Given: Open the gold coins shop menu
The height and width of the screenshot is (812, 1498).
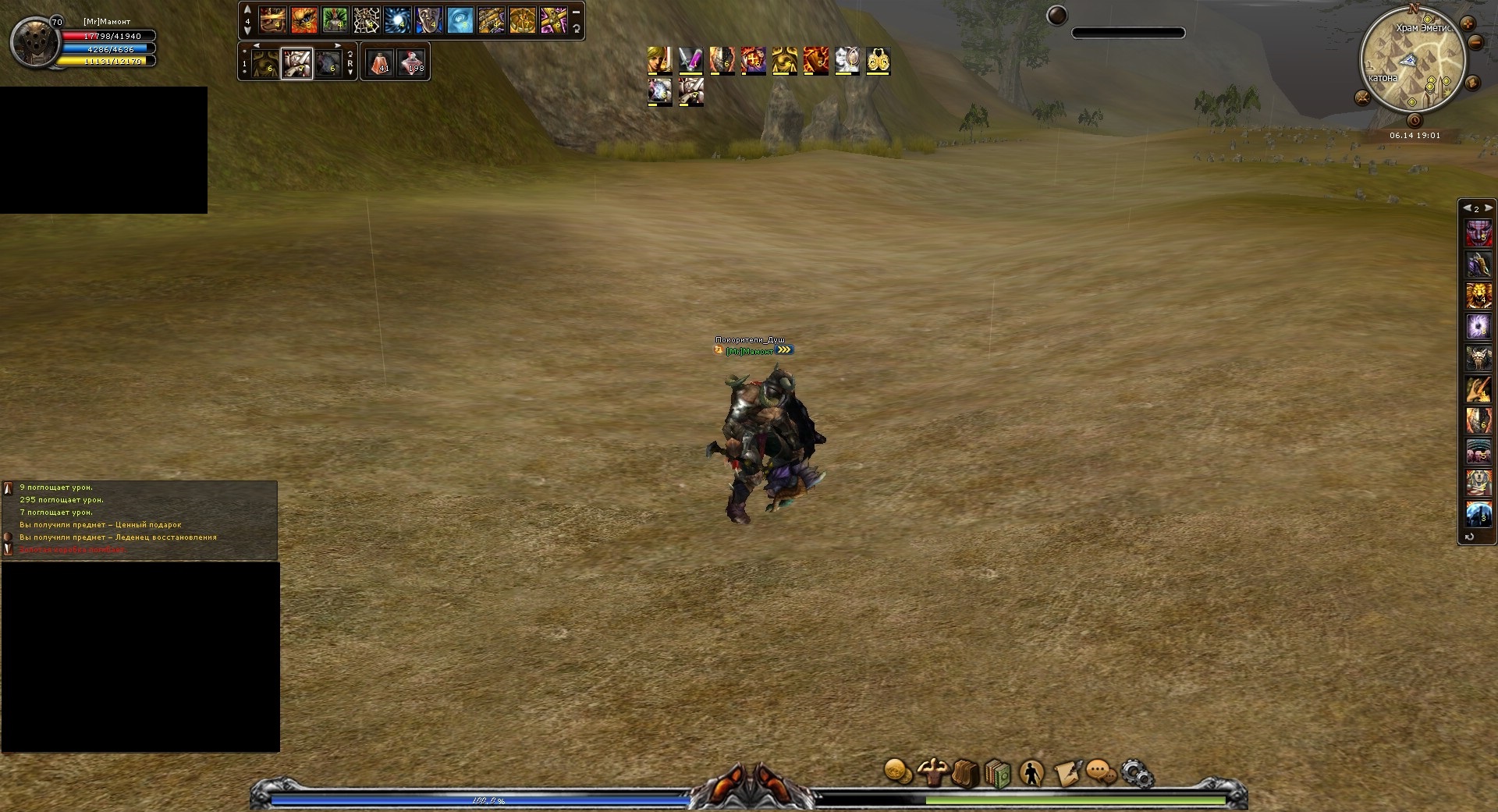Looking at the screenshot, I should coord(897,772).
